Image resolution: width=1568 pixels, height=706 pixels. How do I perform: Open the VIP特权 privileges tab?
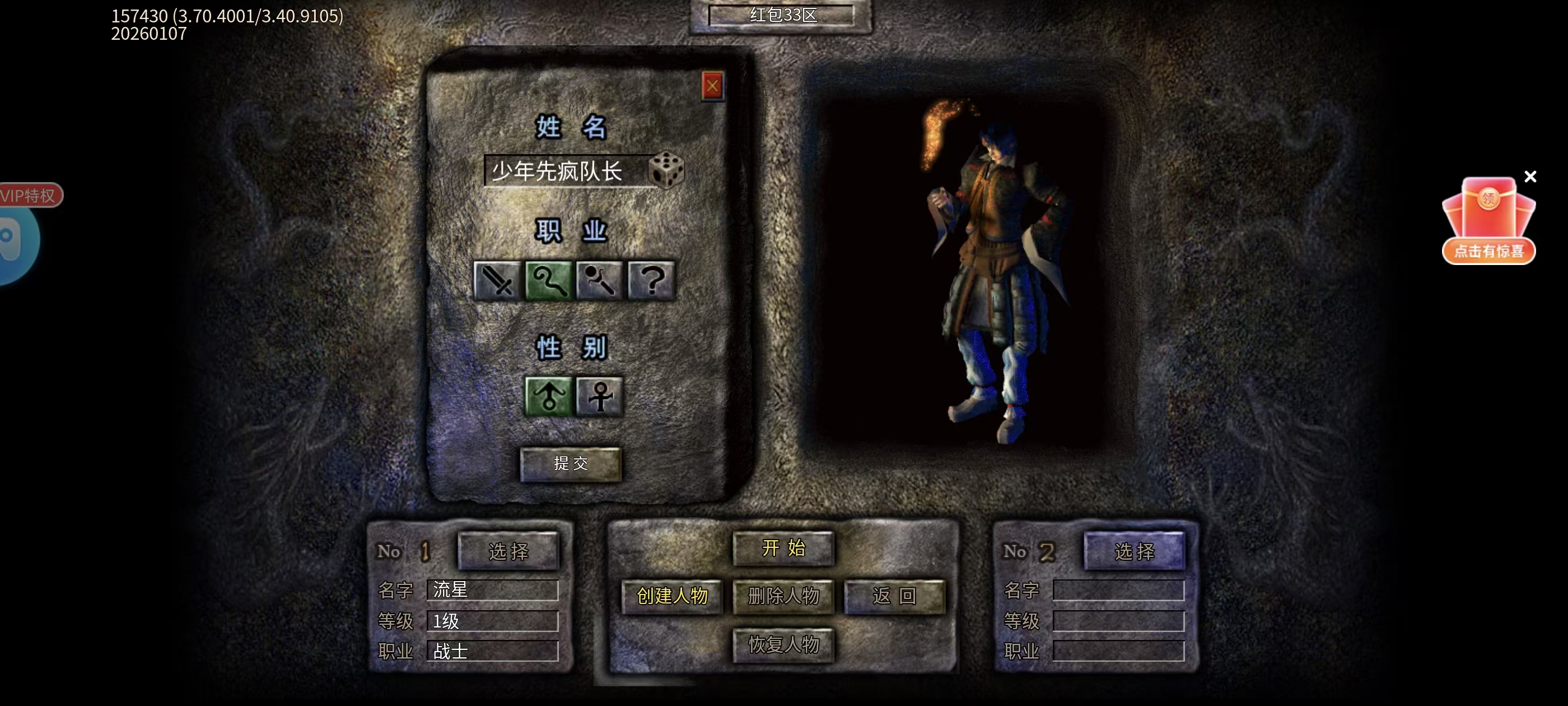coord(29,196)
